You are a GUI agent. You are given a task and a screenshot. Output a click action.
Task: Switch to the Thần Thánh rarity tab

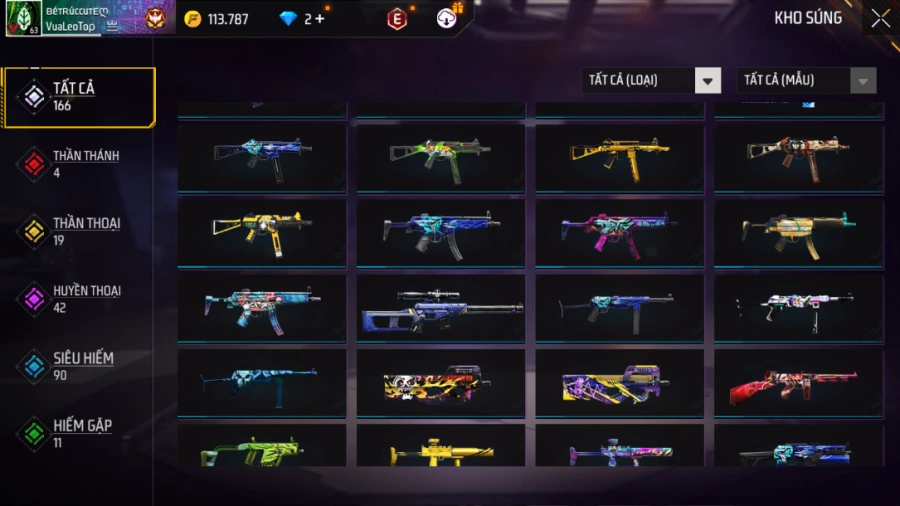(80, 164)
